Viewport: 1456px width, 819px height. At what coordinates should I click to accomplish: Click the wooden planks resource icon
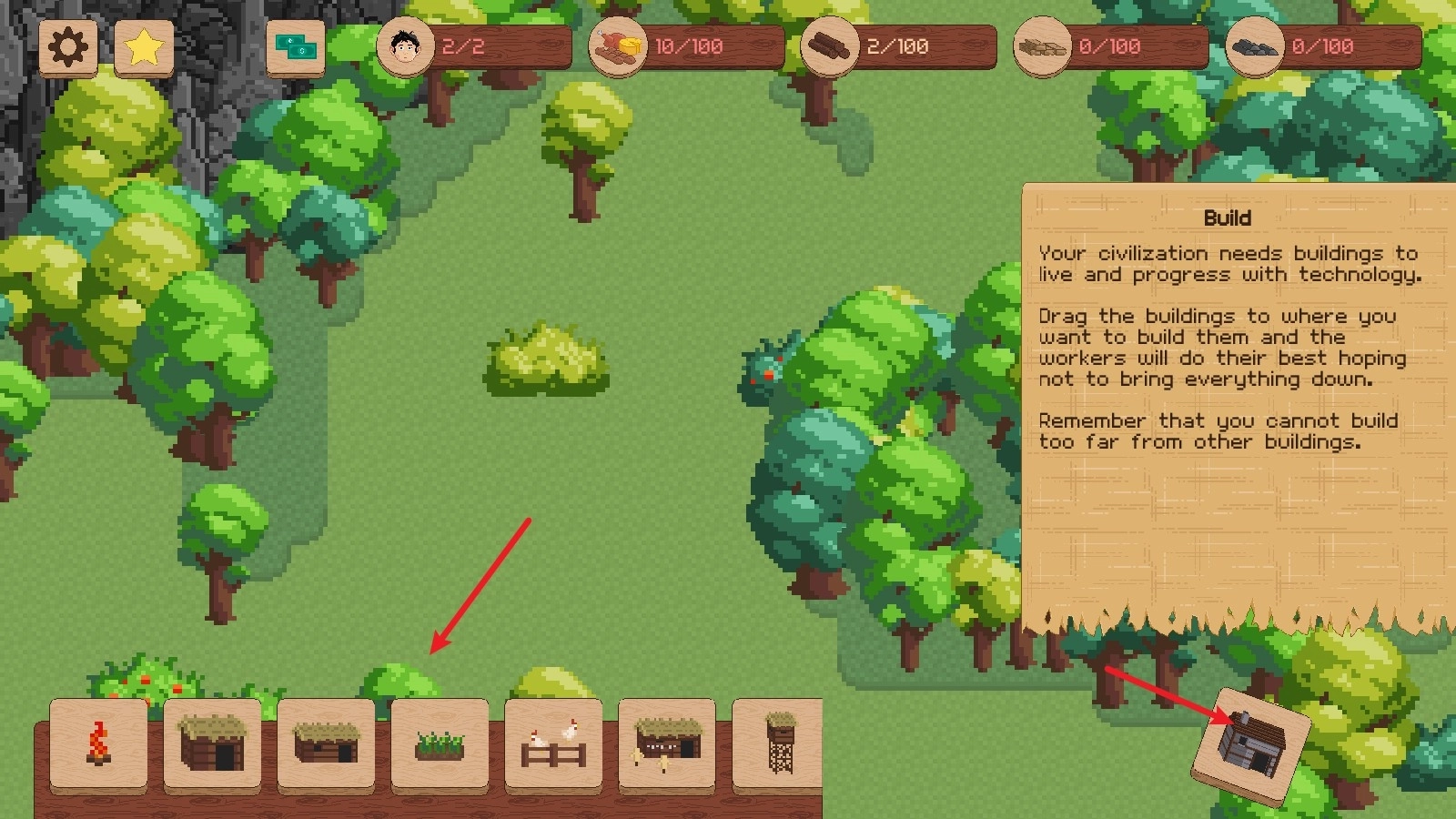1042,45
